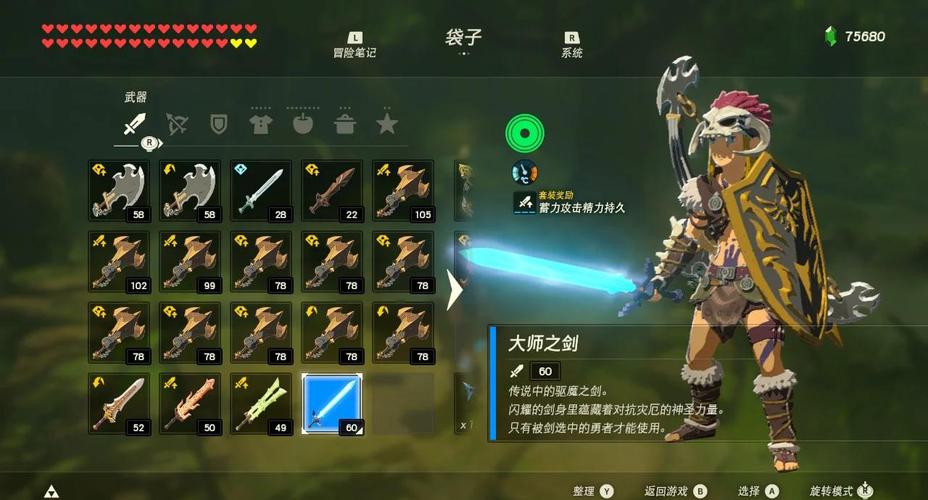The image size is (928, 500).
Task: Choose the reddish sword with 50 attack
Action: click(190, 404)
